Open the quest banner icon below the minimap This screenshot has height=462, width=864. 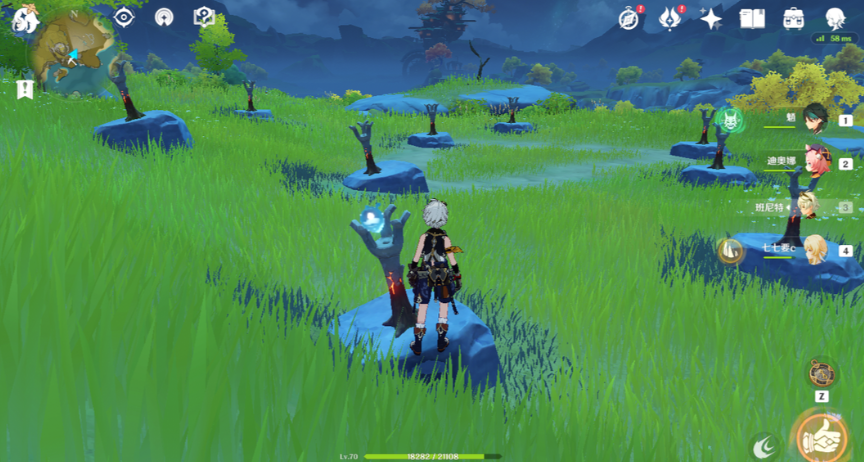pyautogui.click(x=24, y=90)
